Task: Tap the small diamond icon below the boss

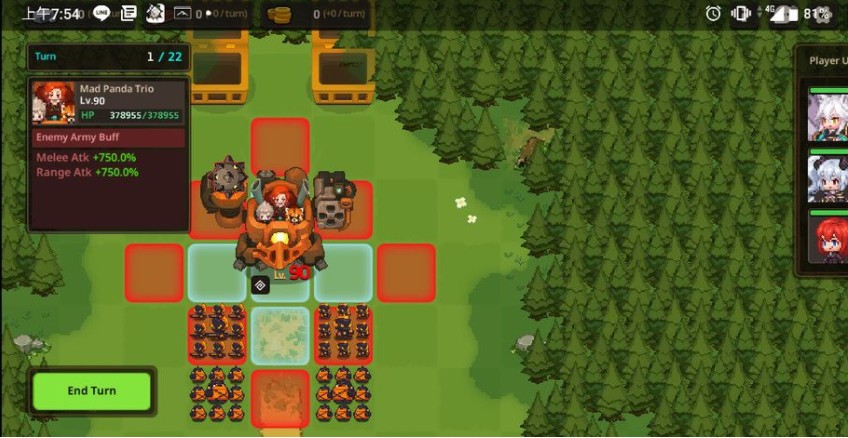Action: (x=260, y=285)
